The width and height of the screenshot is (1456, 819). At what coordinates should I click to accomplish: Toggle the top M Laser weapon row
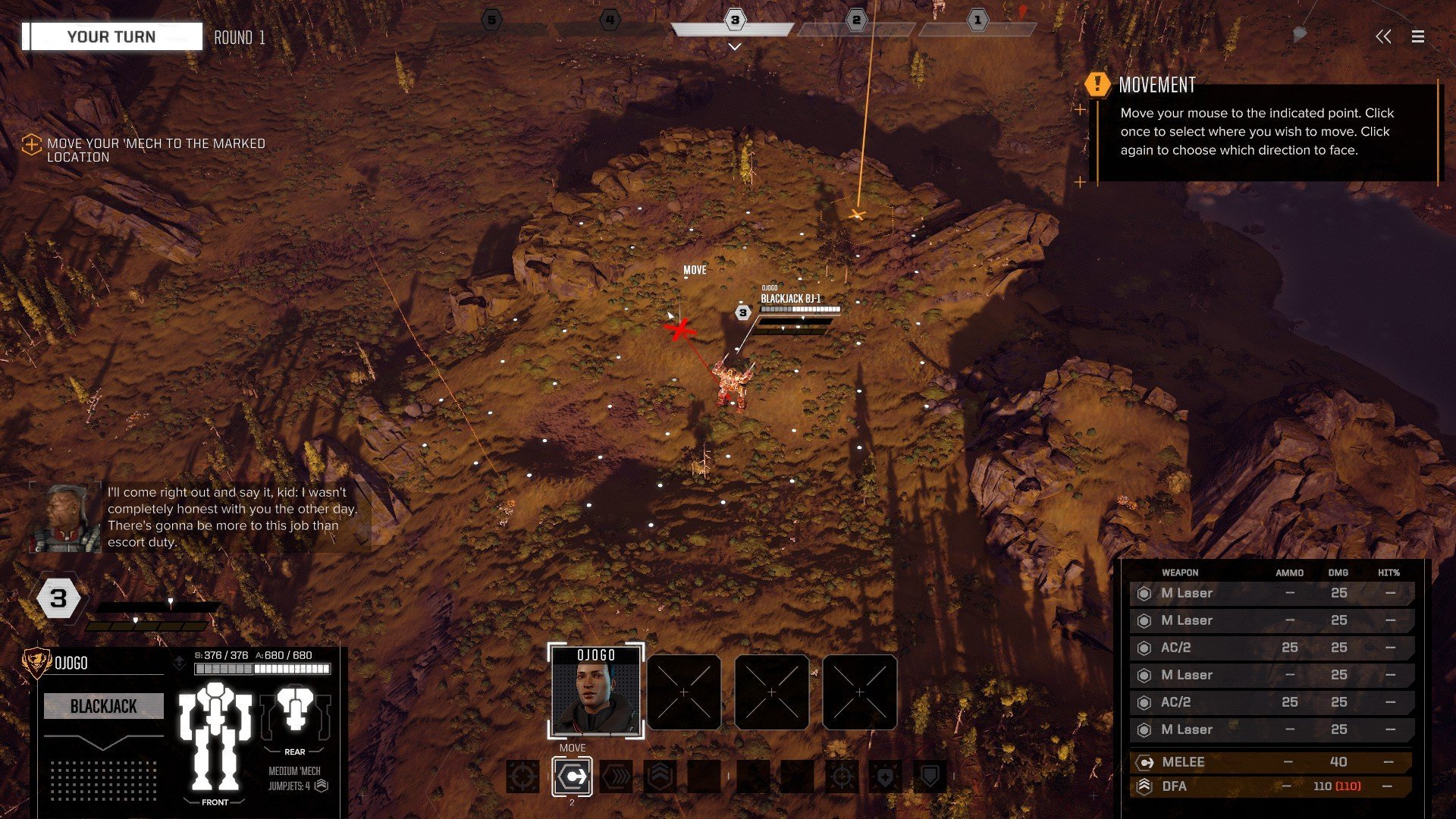click(x=1271, y=593)
